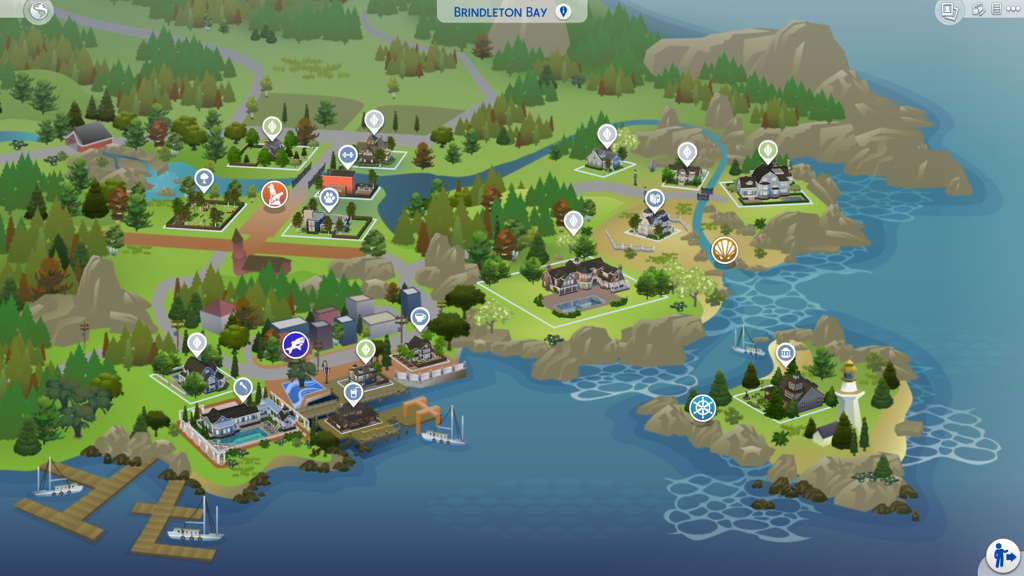Select the library lot book pin
1024x576 pixels.
coord(654,199)
